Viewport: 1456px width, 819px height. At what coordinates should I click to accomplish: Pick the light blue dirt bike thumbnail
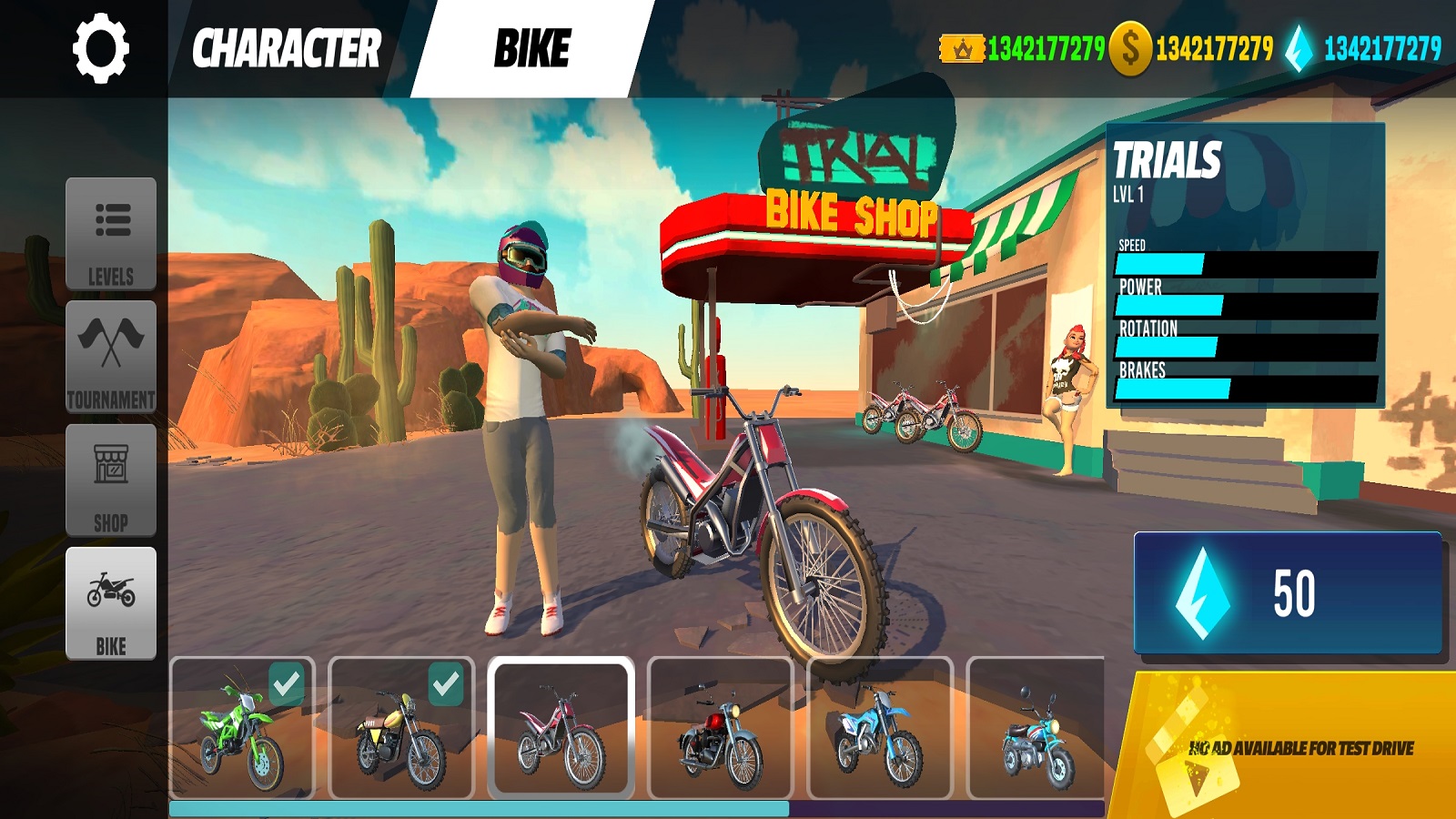pos(879,728)
